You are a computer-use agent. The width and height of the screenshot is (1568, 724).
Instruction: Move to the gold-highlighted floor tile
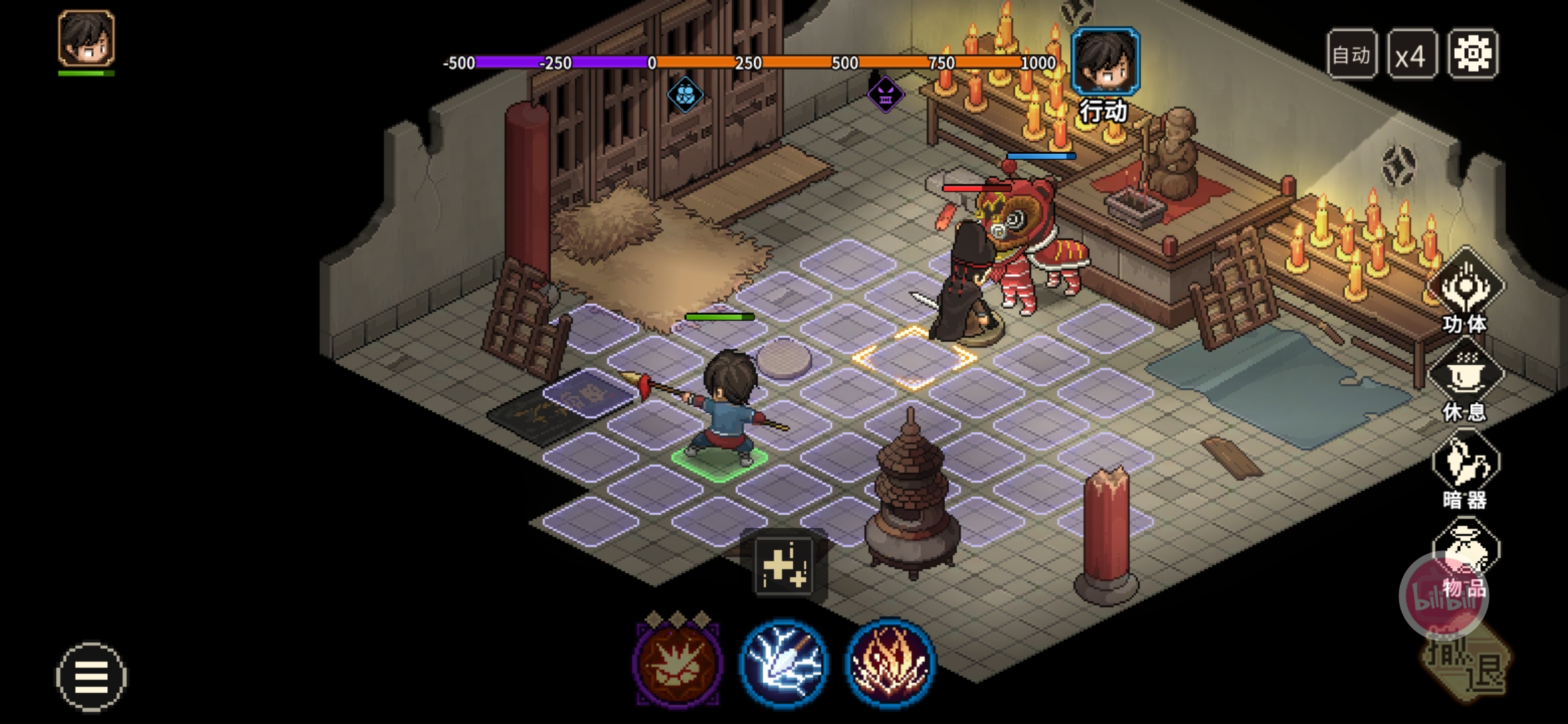click(913, 359)
